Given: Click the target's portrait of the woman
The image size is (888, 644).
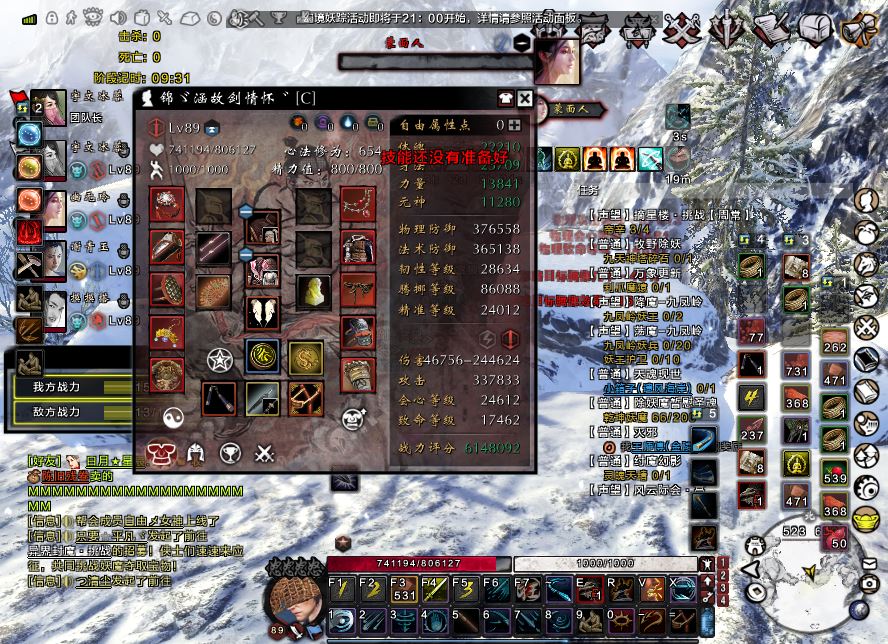Looking at the screenshot, I should [557, 62].
